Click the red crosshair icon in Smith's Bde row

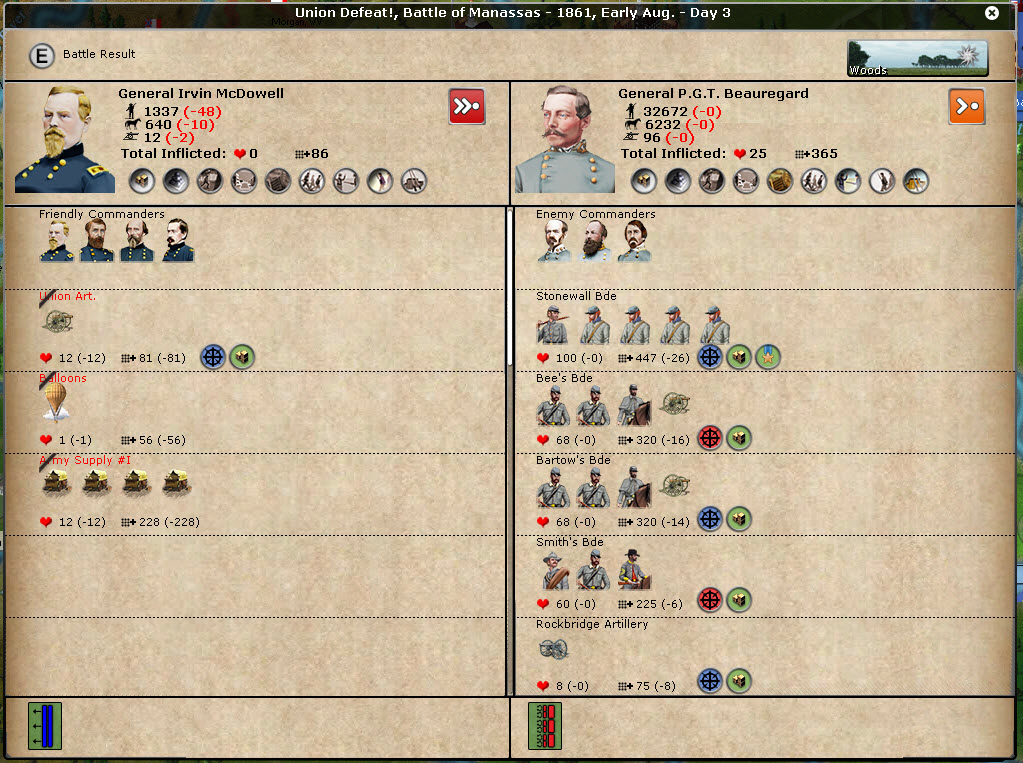tap(710, 600)
